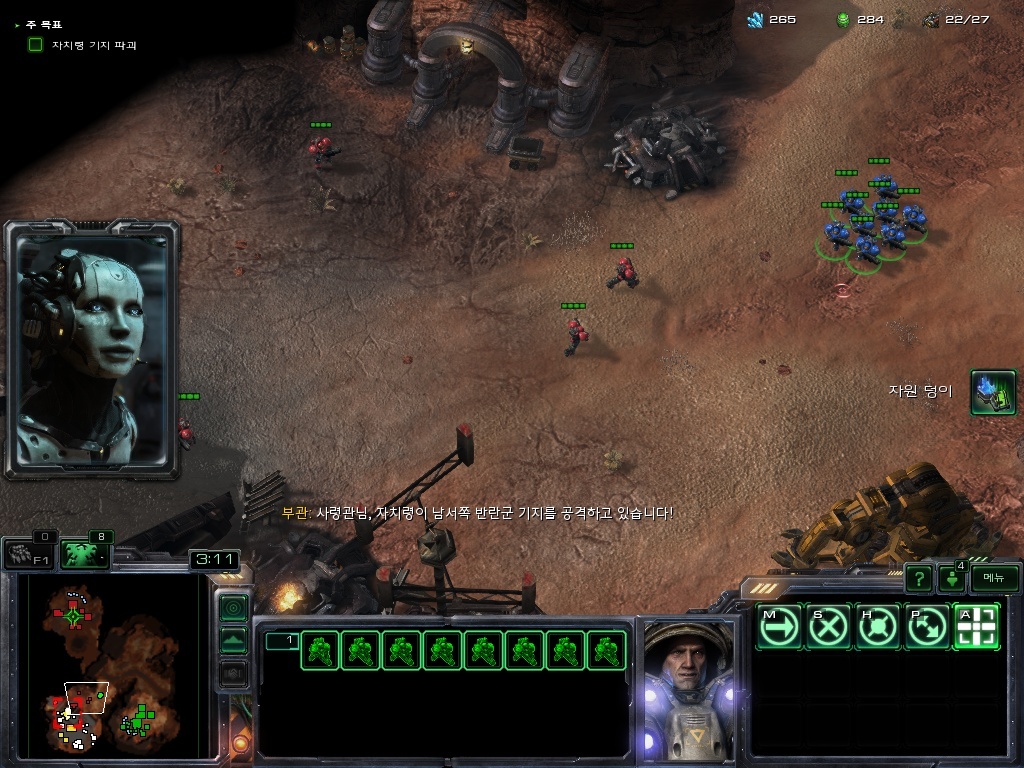
Task: Click the last marine wireframe in selection panel
Action: pos(606,650)
